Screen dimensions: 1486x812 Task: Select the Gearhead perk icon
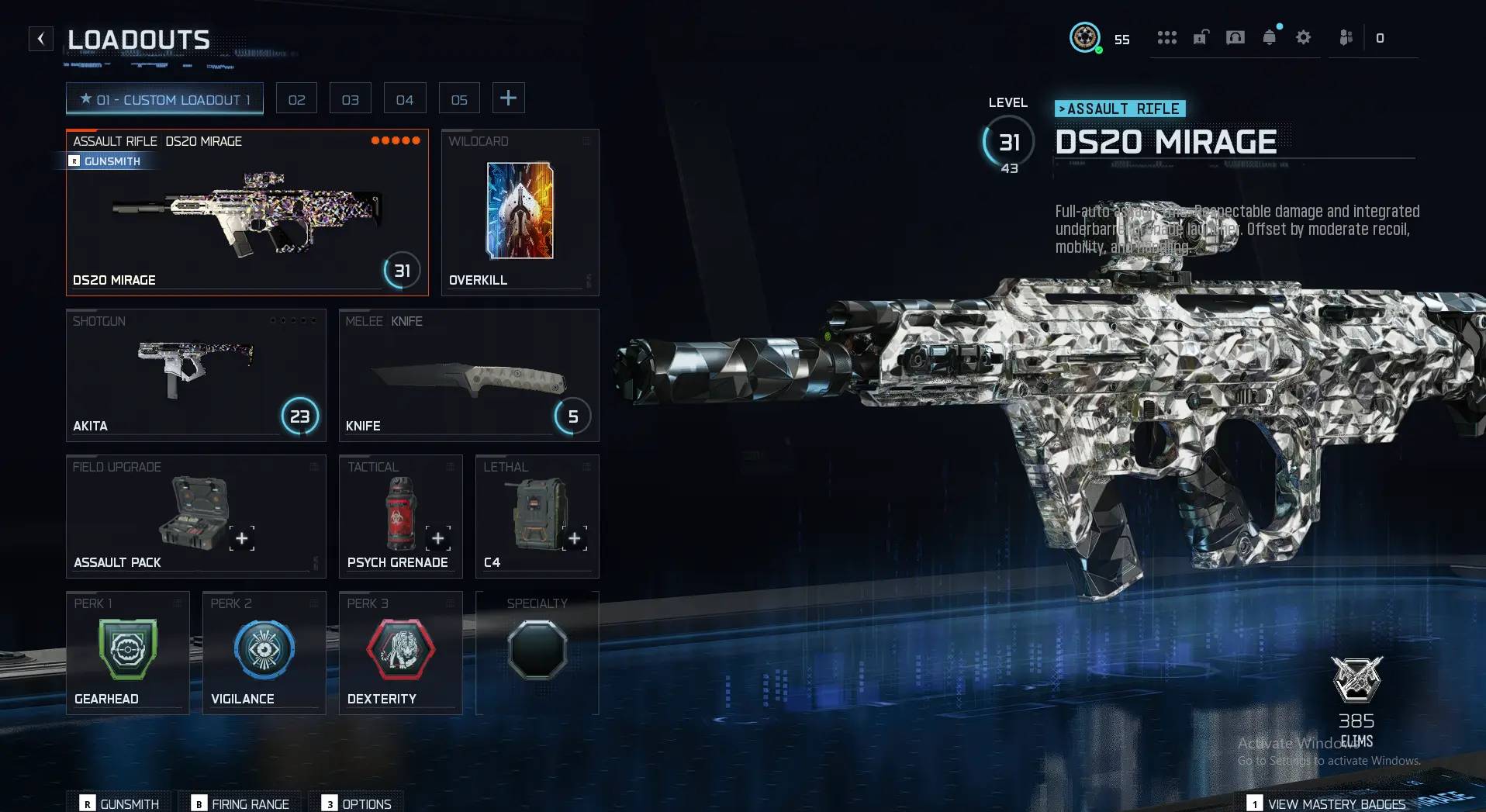tap(127, 650)
